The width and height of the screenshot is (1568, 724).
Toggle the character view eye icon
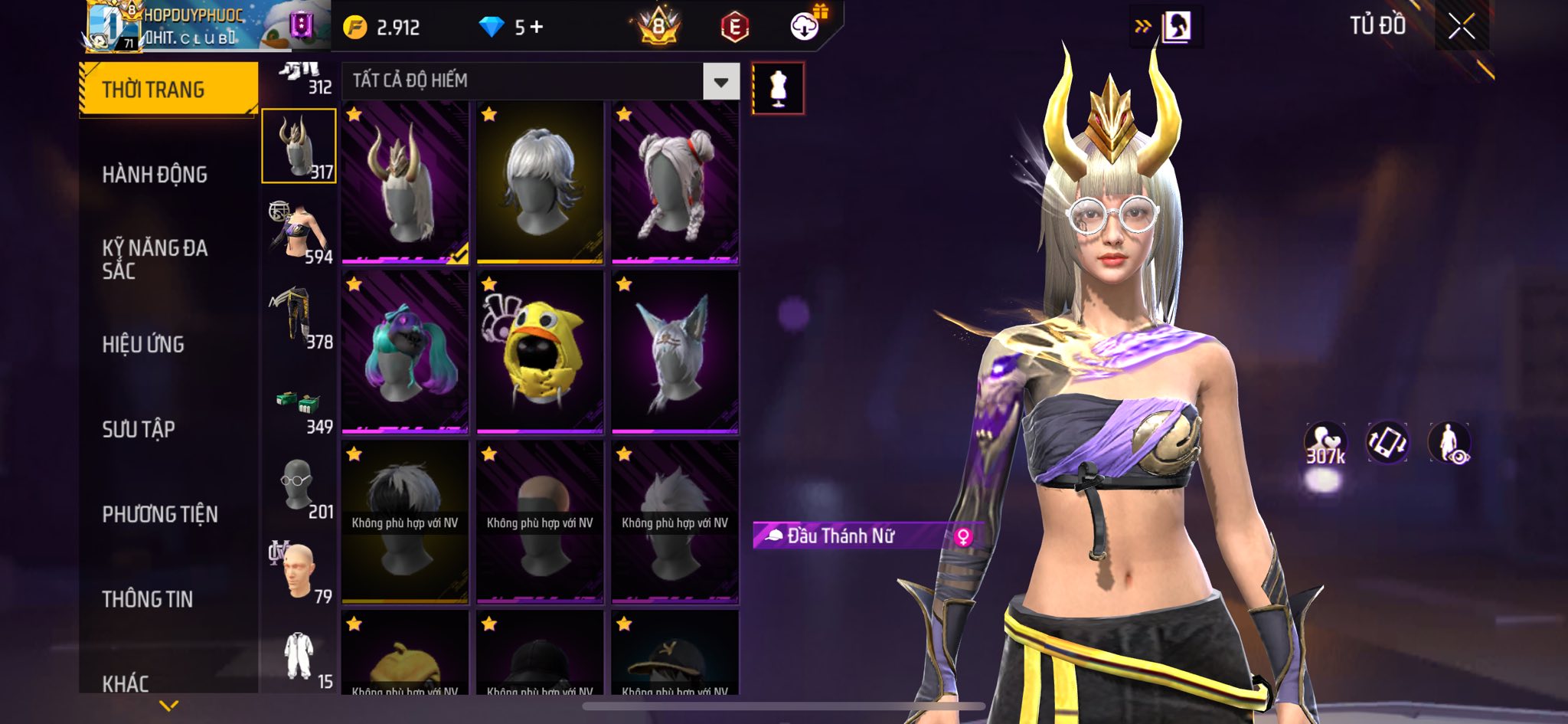[x=1449, y=444]
